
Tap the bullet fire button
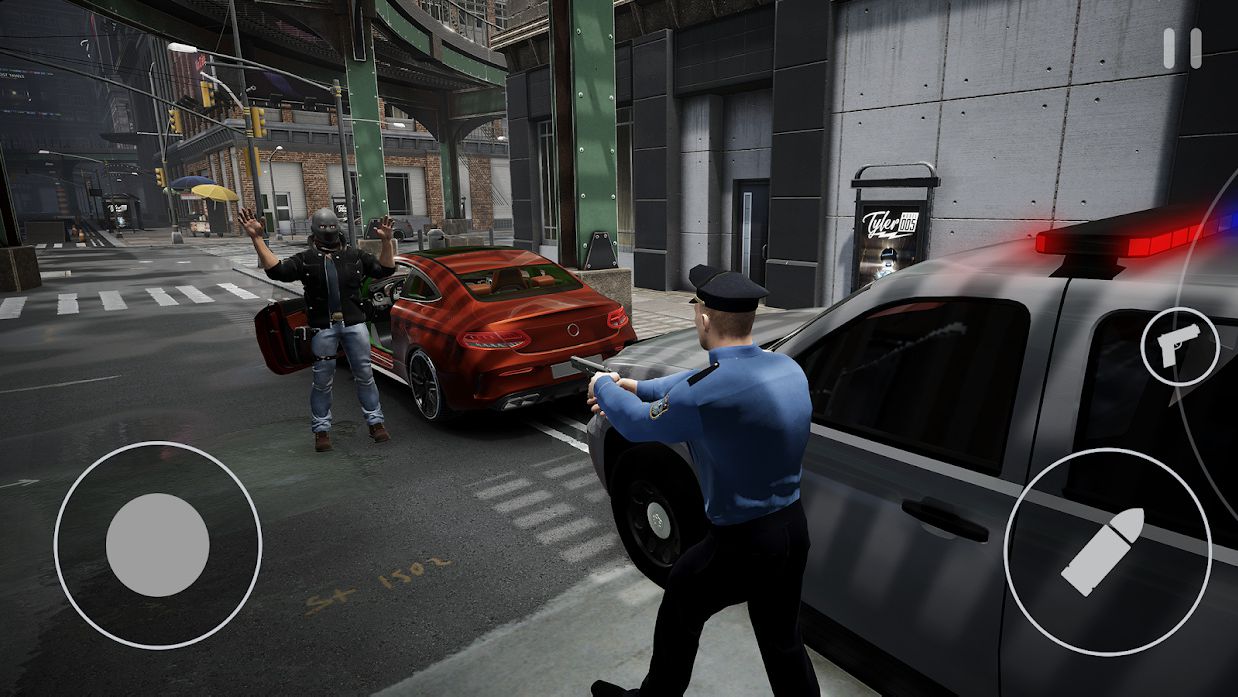click(1106, 552)
